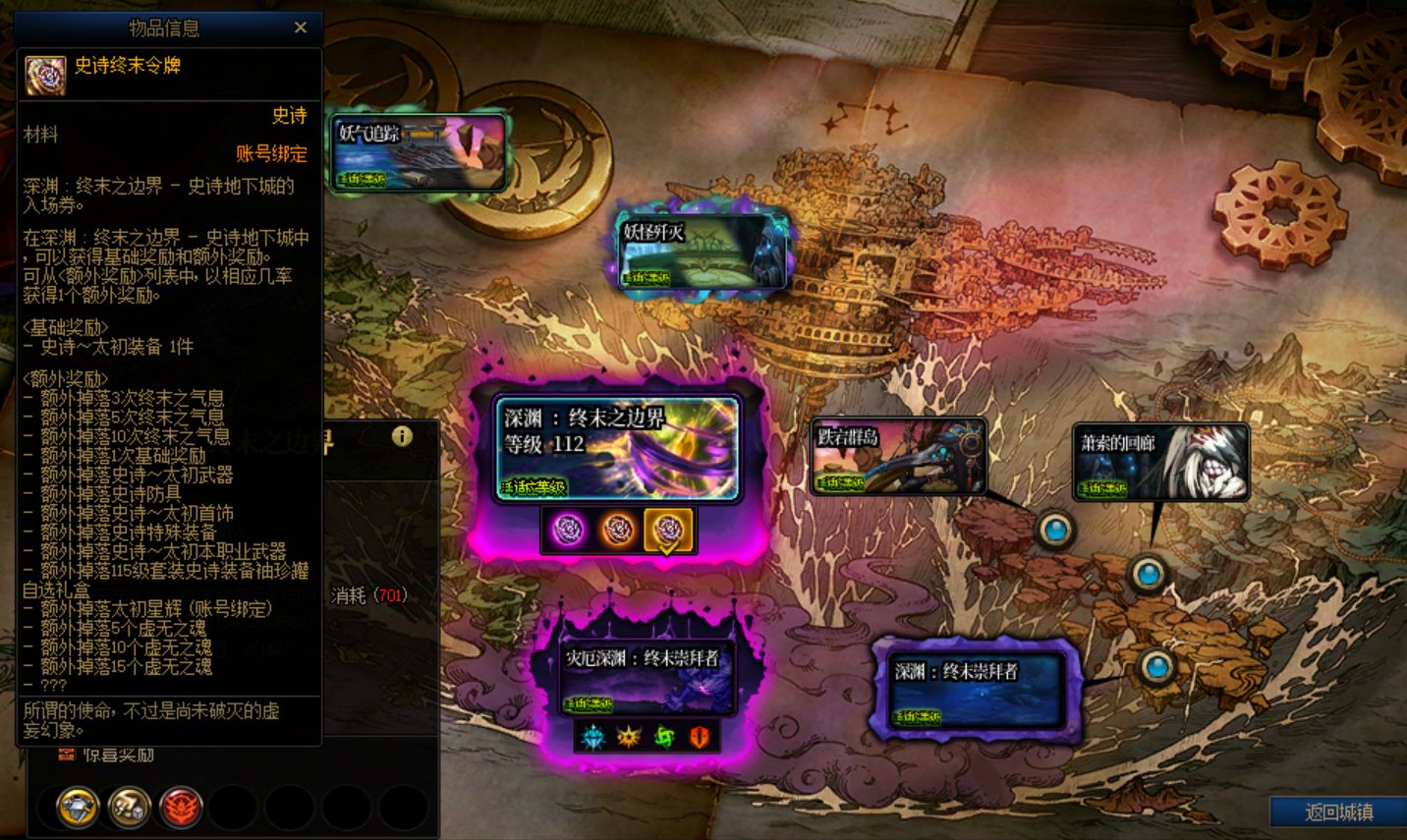Click the tan fist-and-cube reward icon
The width and height of the screenshot is (1407, 840).
tap(129, 808)
